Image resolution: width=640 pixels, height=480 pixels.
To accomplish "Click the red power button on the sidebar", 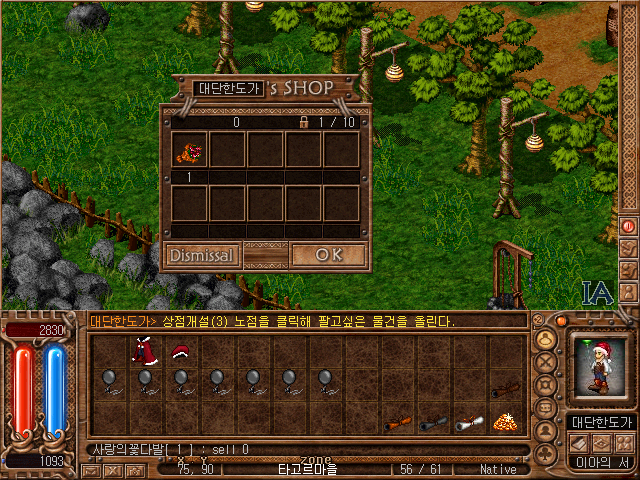I will (629, 226).
